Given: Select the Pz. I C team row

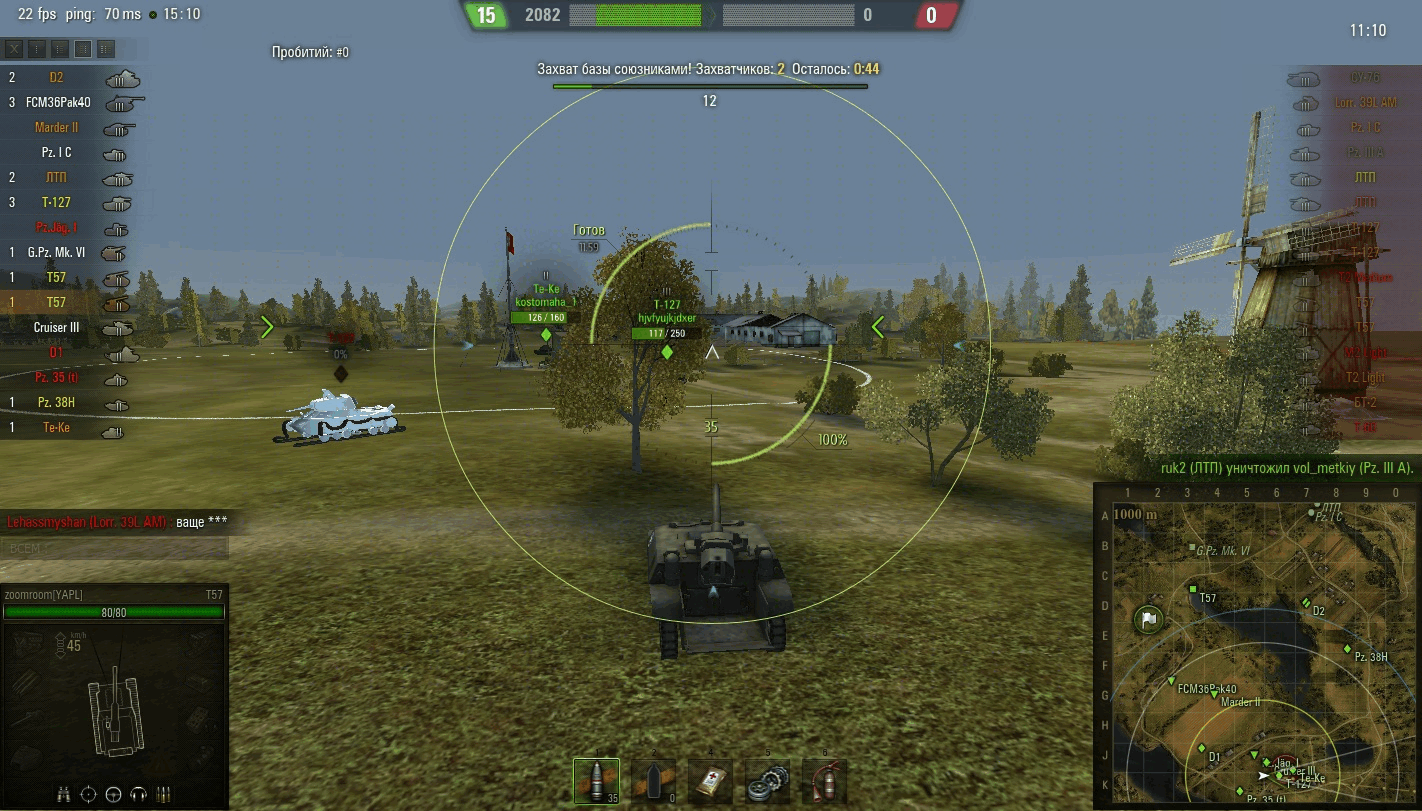Looking at the screenshot, I should pyautogui.click(x=57, y=152).
